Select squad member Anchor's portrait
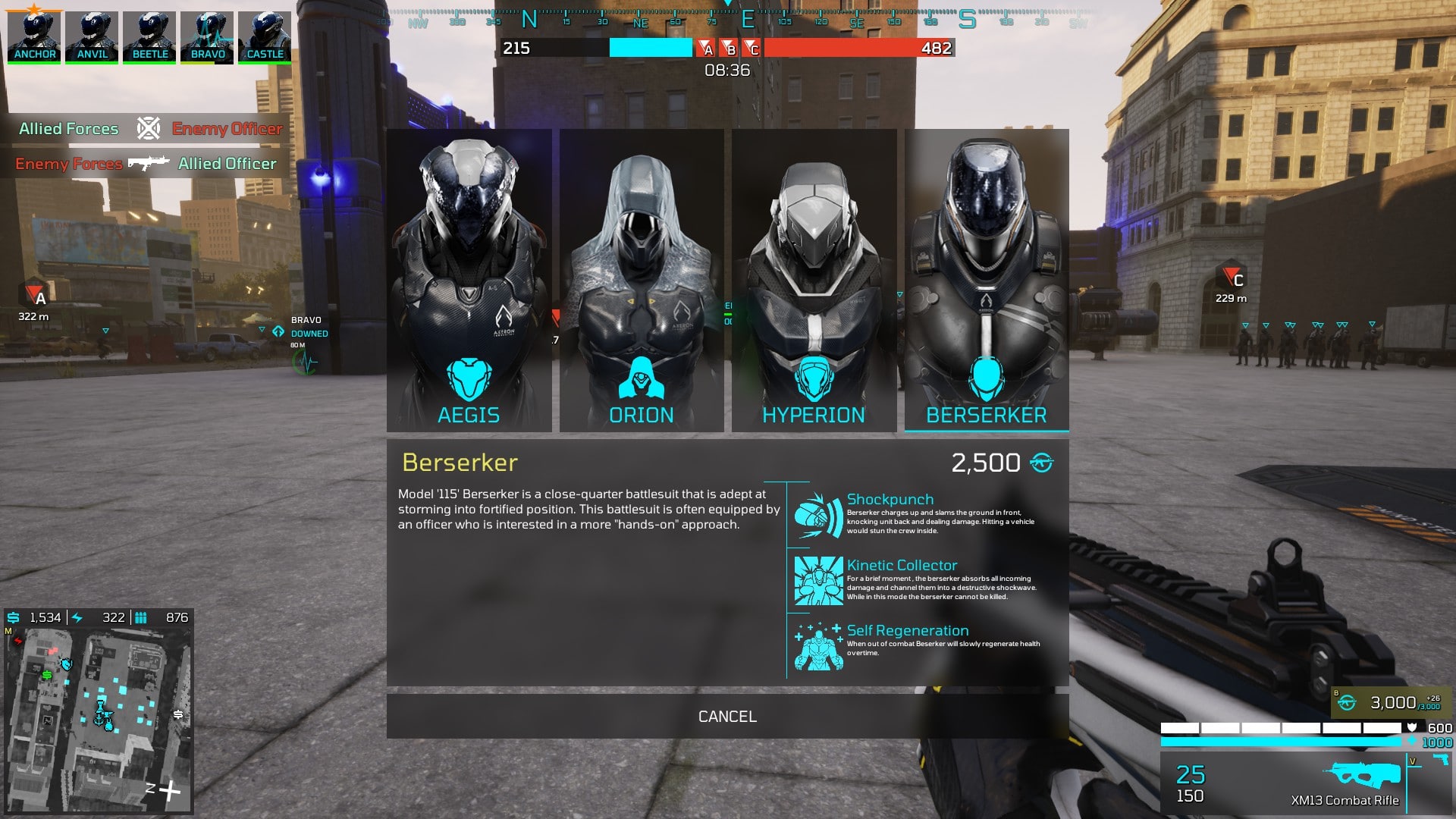 pos(34,36)
